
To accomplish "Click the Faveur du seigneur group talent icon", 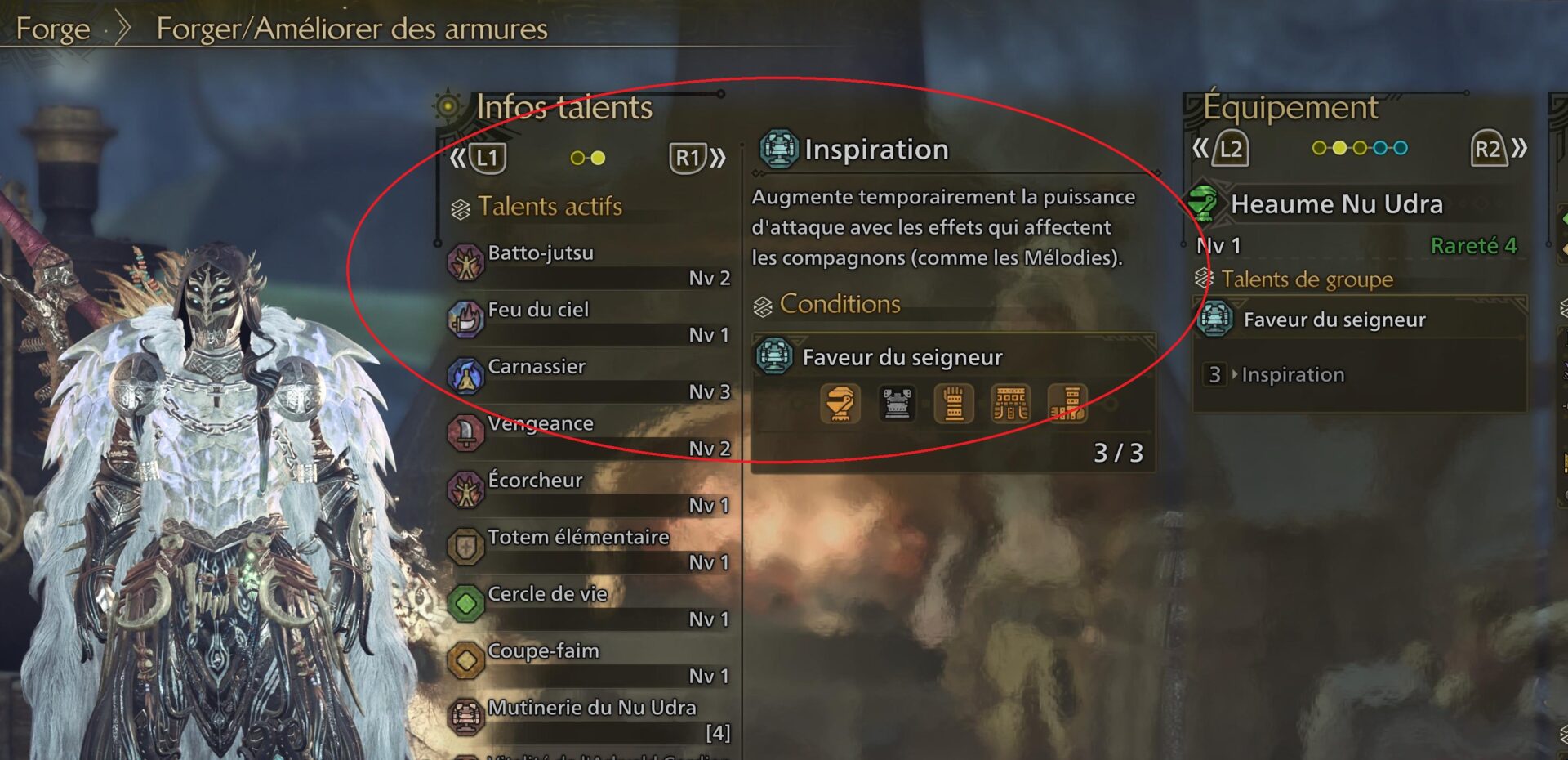I will 1214,320.
